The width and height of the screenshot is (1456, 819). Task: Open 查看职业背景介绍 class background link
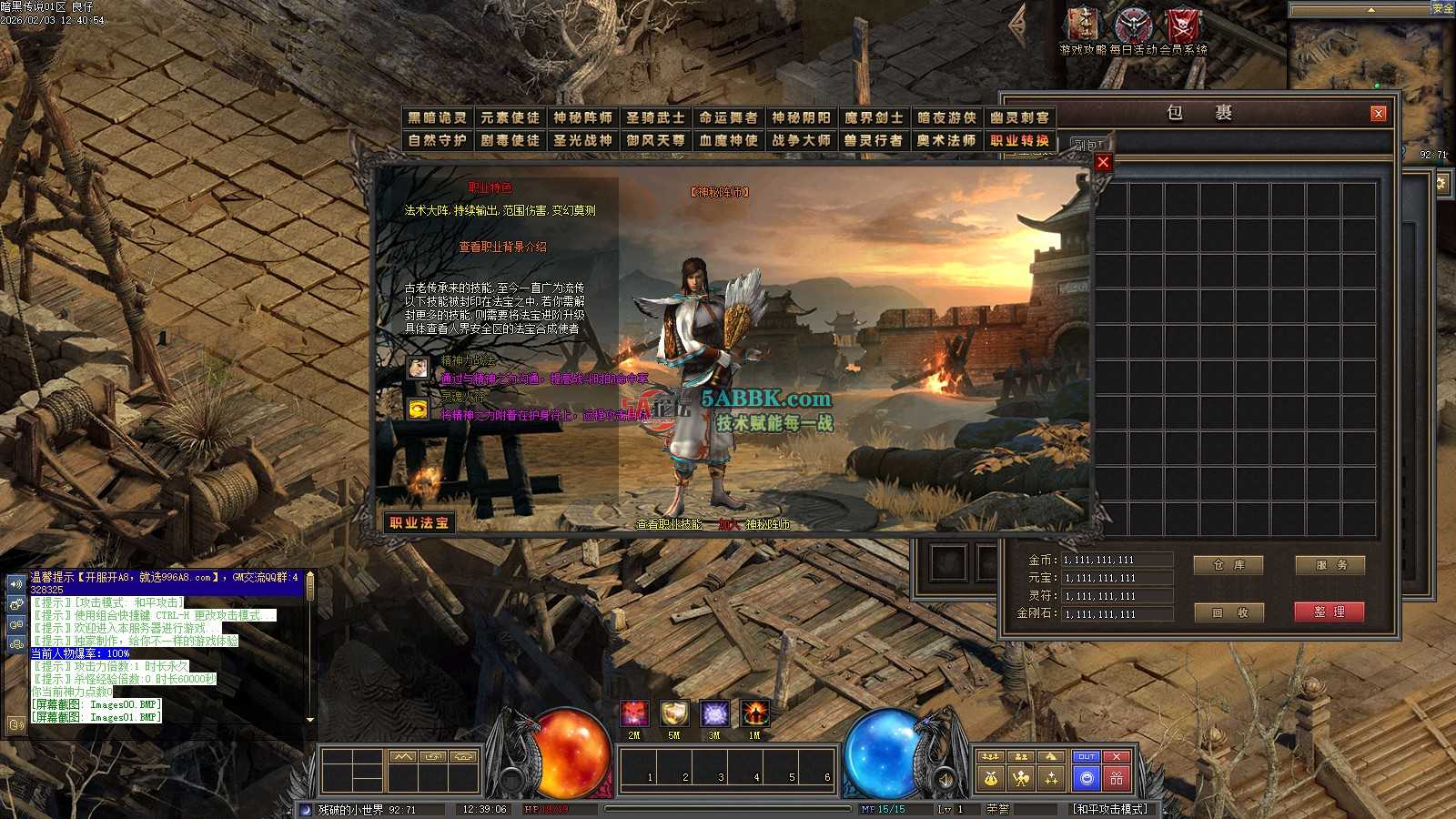coord(502,247)
